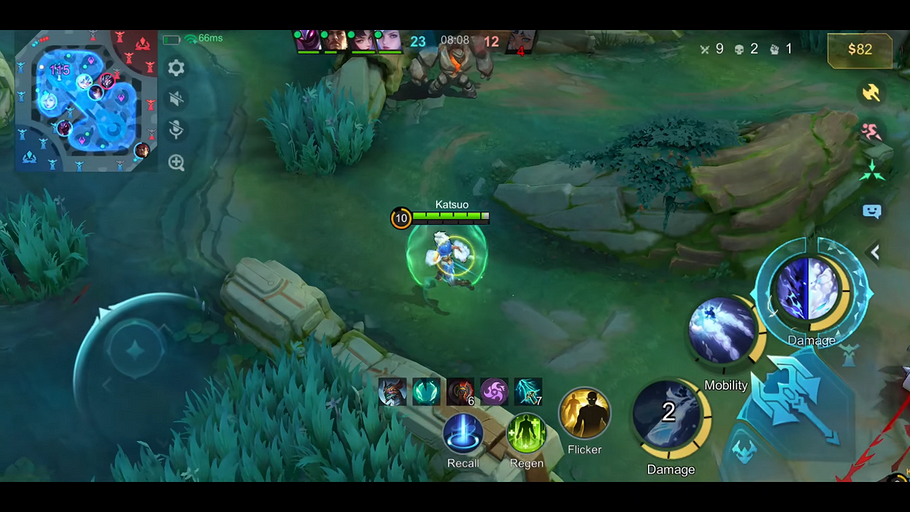Open settings with the gear icon

point(176,68)
